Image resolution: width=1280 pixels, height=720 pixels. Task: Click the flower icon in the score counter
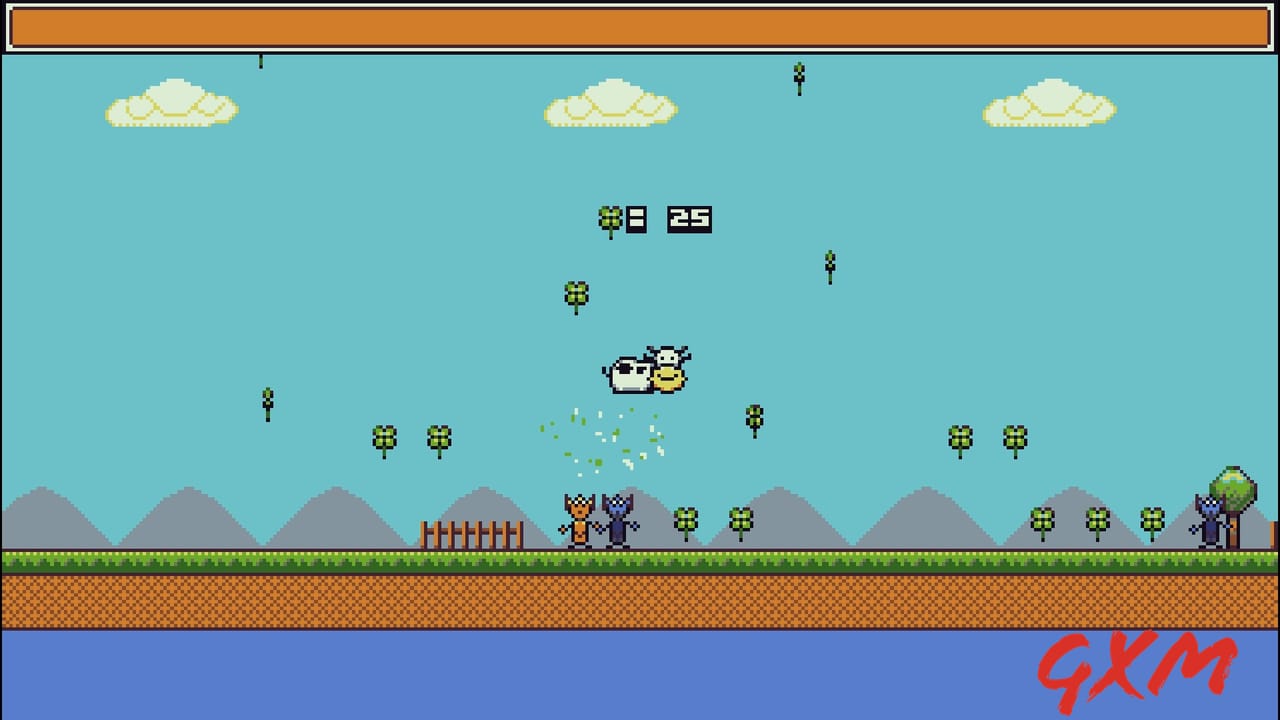pos(609,216)
